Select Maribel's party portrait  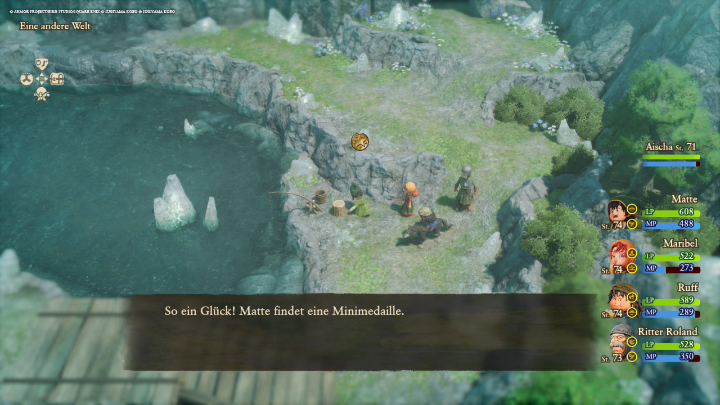pyautogui.click(x=618, y=256)
